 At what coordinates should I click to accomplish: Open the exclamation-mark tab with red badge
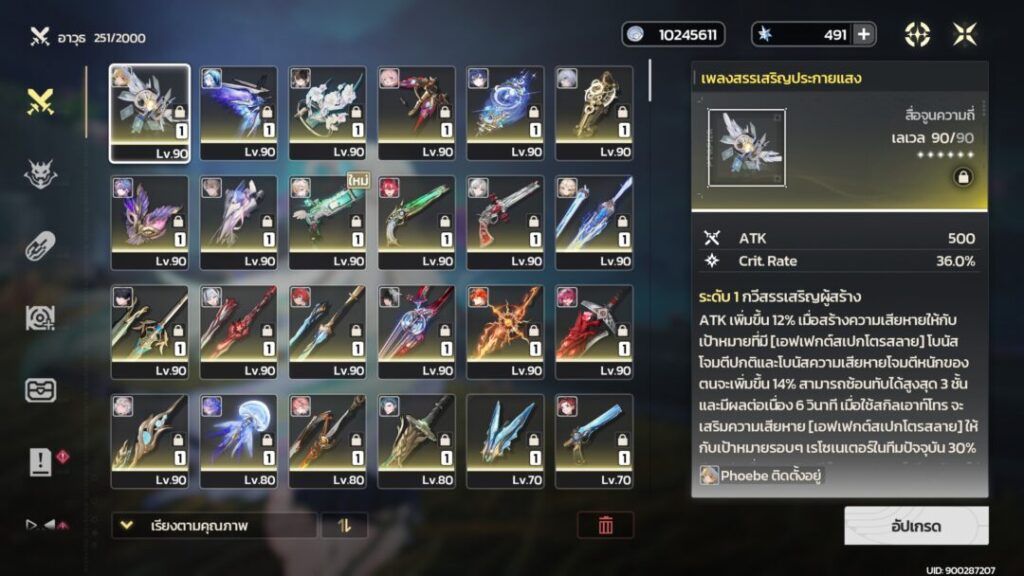[x=40, y=461]
